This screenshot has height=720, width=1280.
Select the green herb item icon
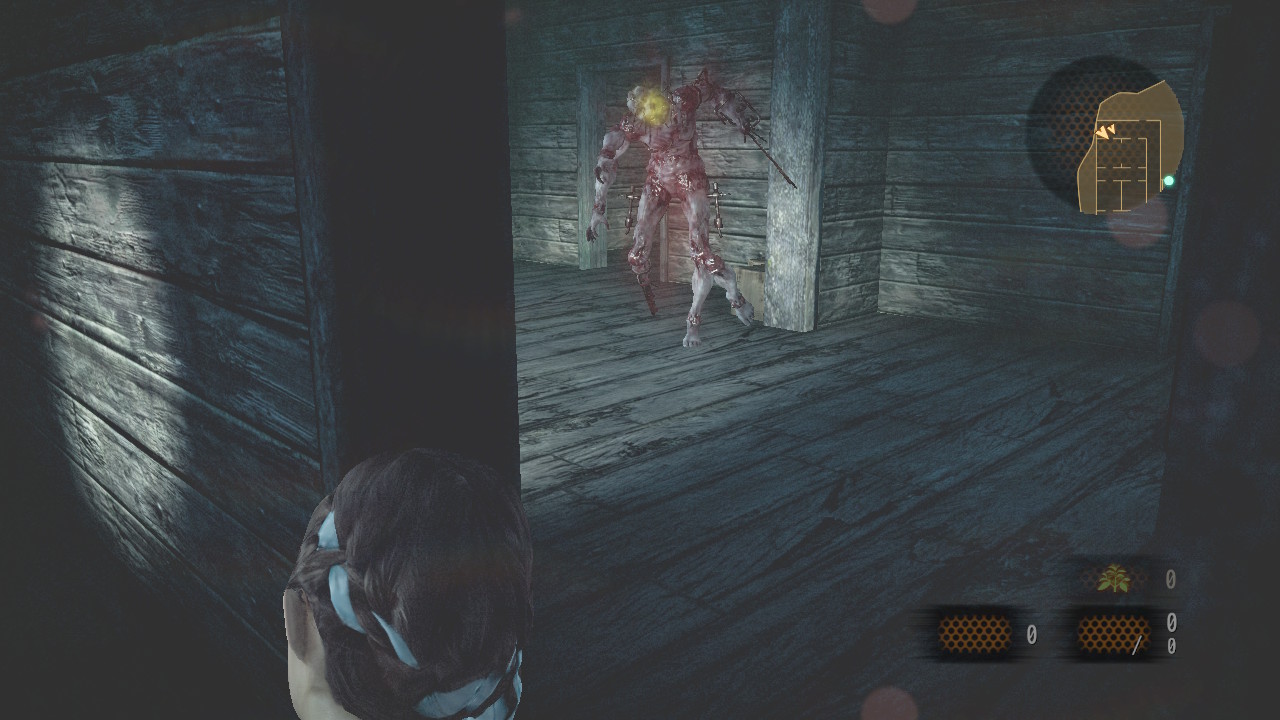1113,579
